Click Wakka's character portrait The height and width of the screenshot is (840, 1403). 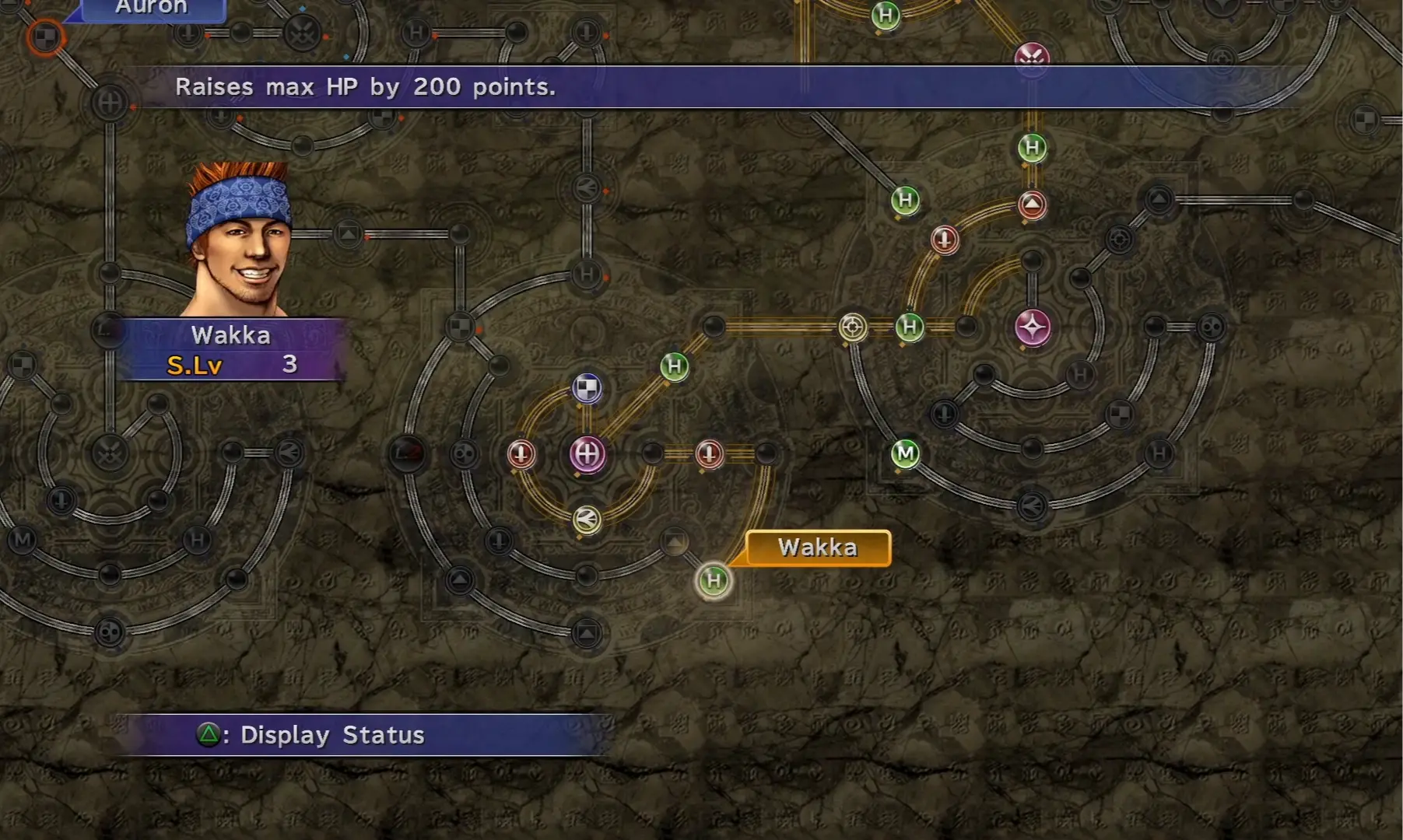(240, 240)
